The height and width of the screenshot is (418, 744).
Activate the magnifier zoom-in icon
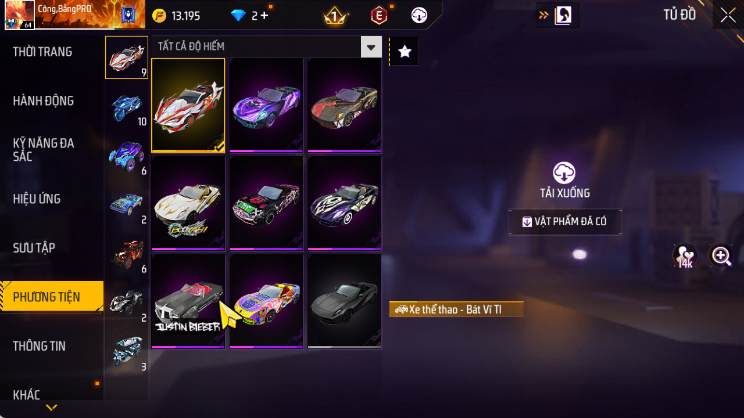tap(721, 257)
